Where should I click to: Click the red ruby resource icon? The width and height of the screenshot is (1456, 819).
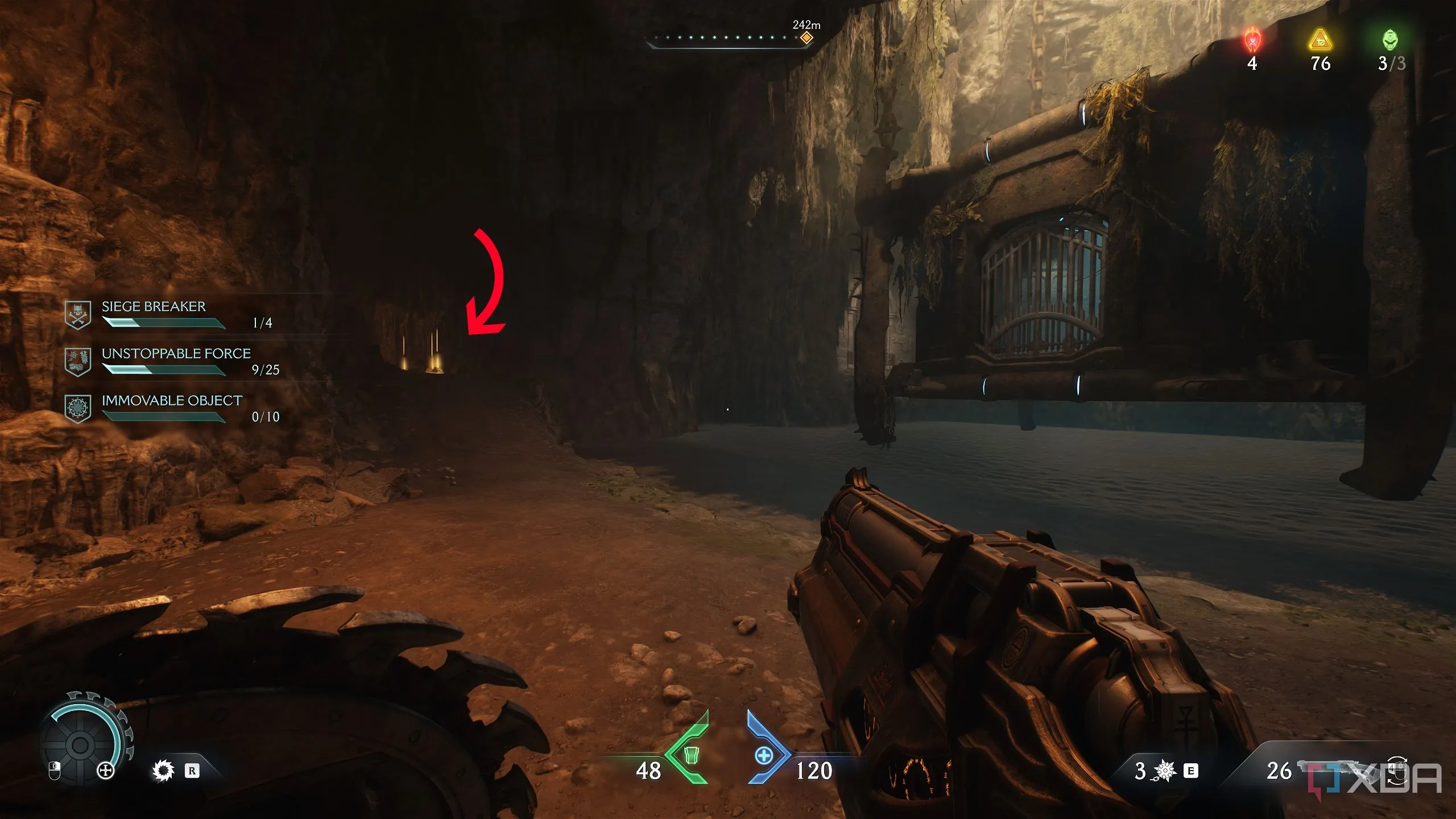[x=1252, y=40]
